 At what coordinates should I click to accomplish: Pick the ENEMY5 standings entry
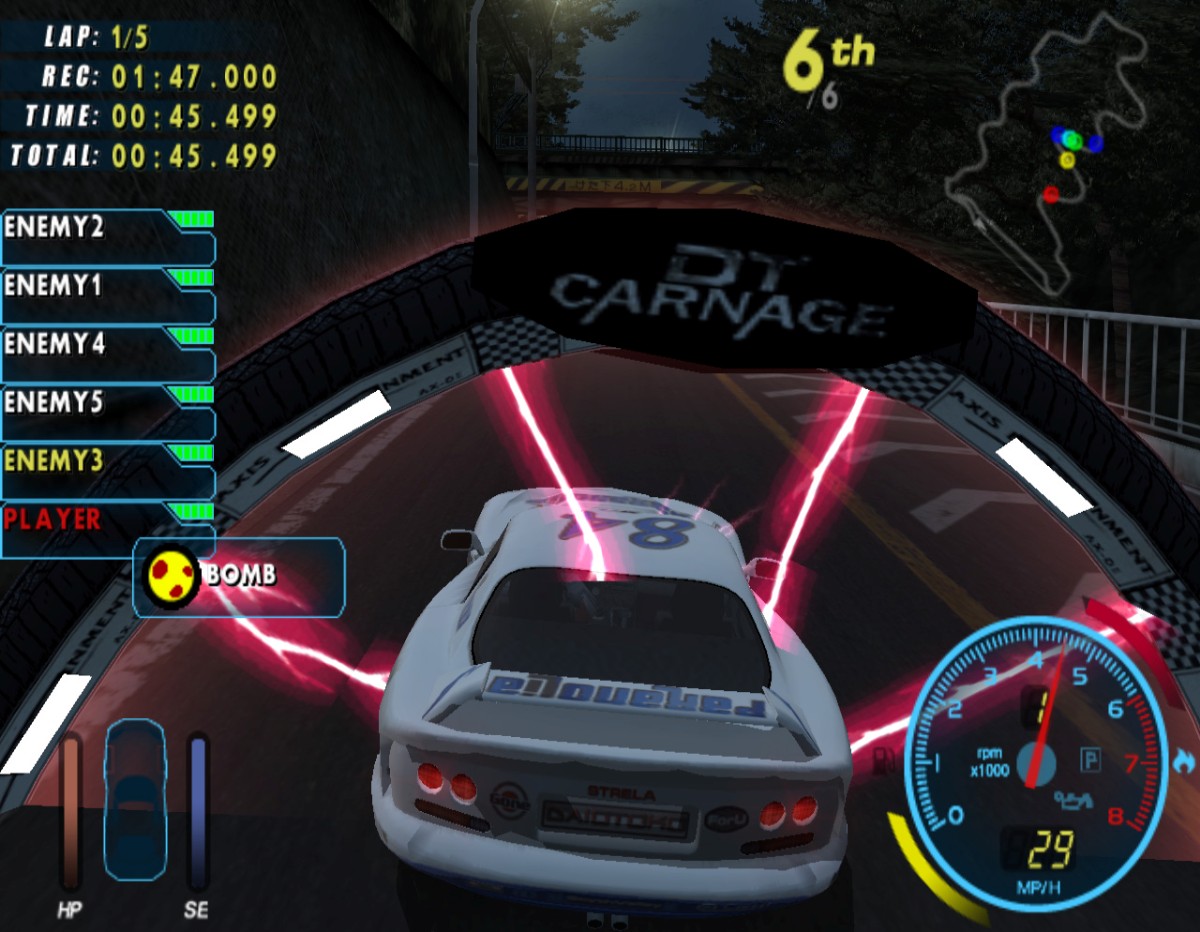[108, 411]
